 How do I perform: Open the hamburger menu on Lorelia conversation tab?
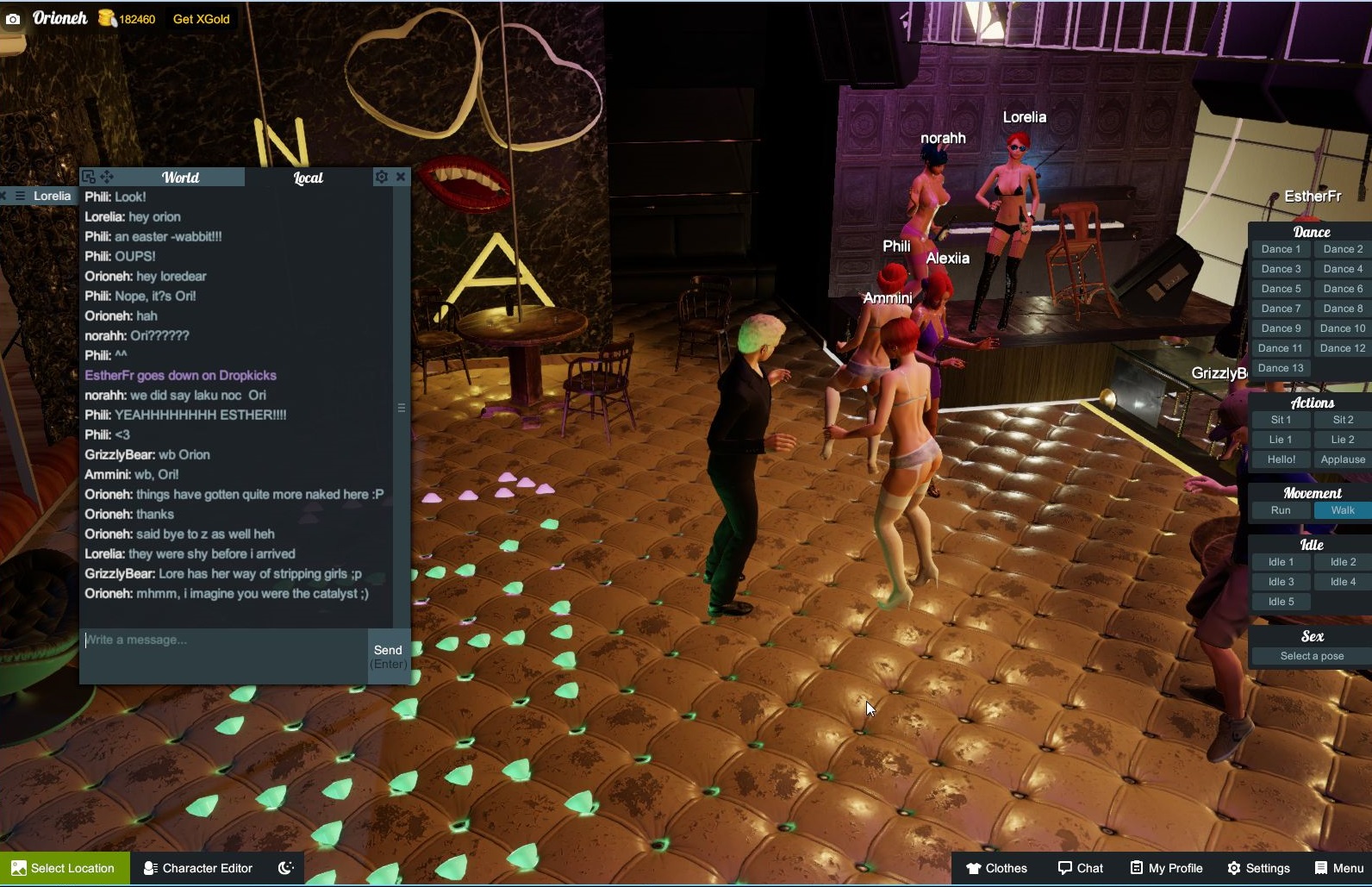(19, 196)
